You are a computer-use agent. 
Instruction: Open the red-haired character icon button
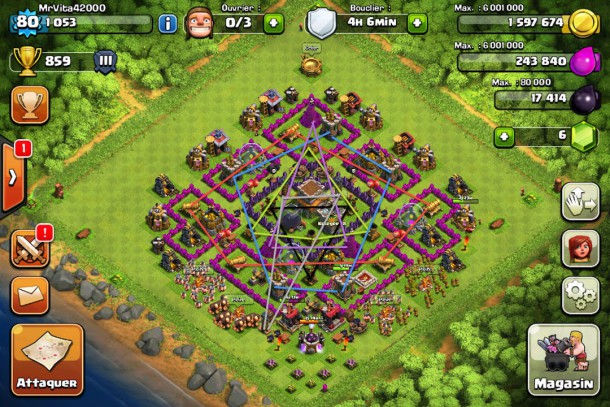coord(581,248)
